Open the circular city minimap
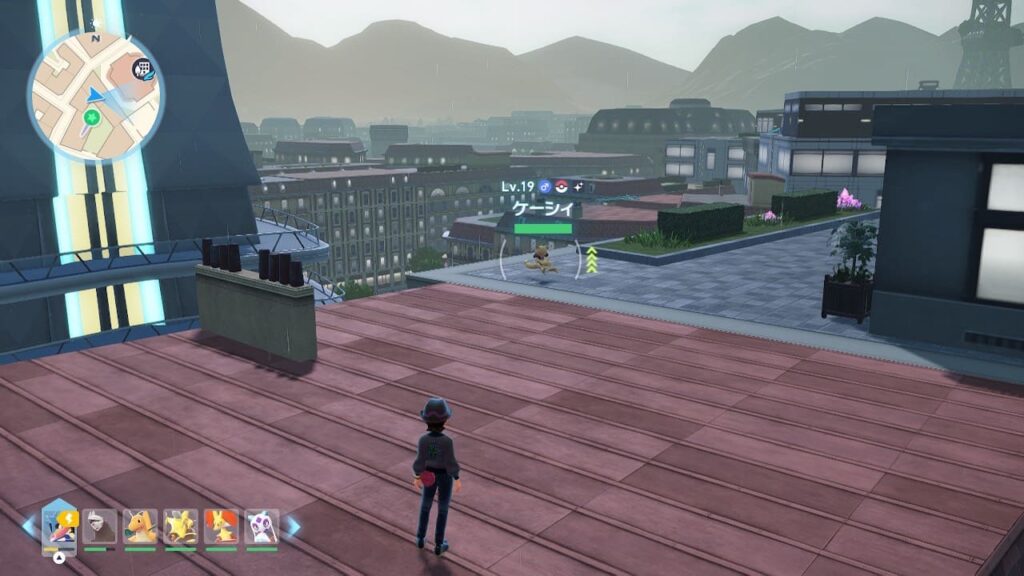The image size is (1024, 576). click(x=95, y=95)
